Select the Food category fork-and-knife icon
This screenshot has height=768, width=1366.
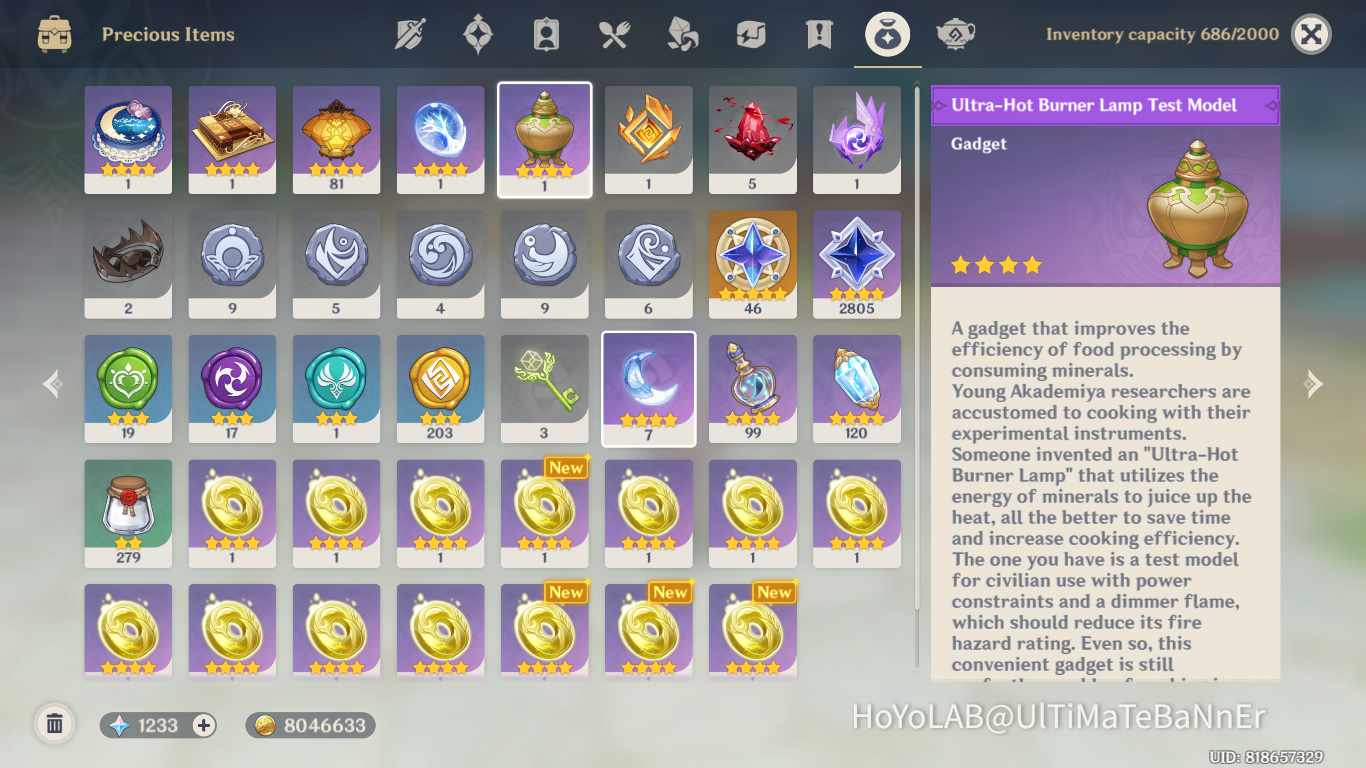(613, 33)
